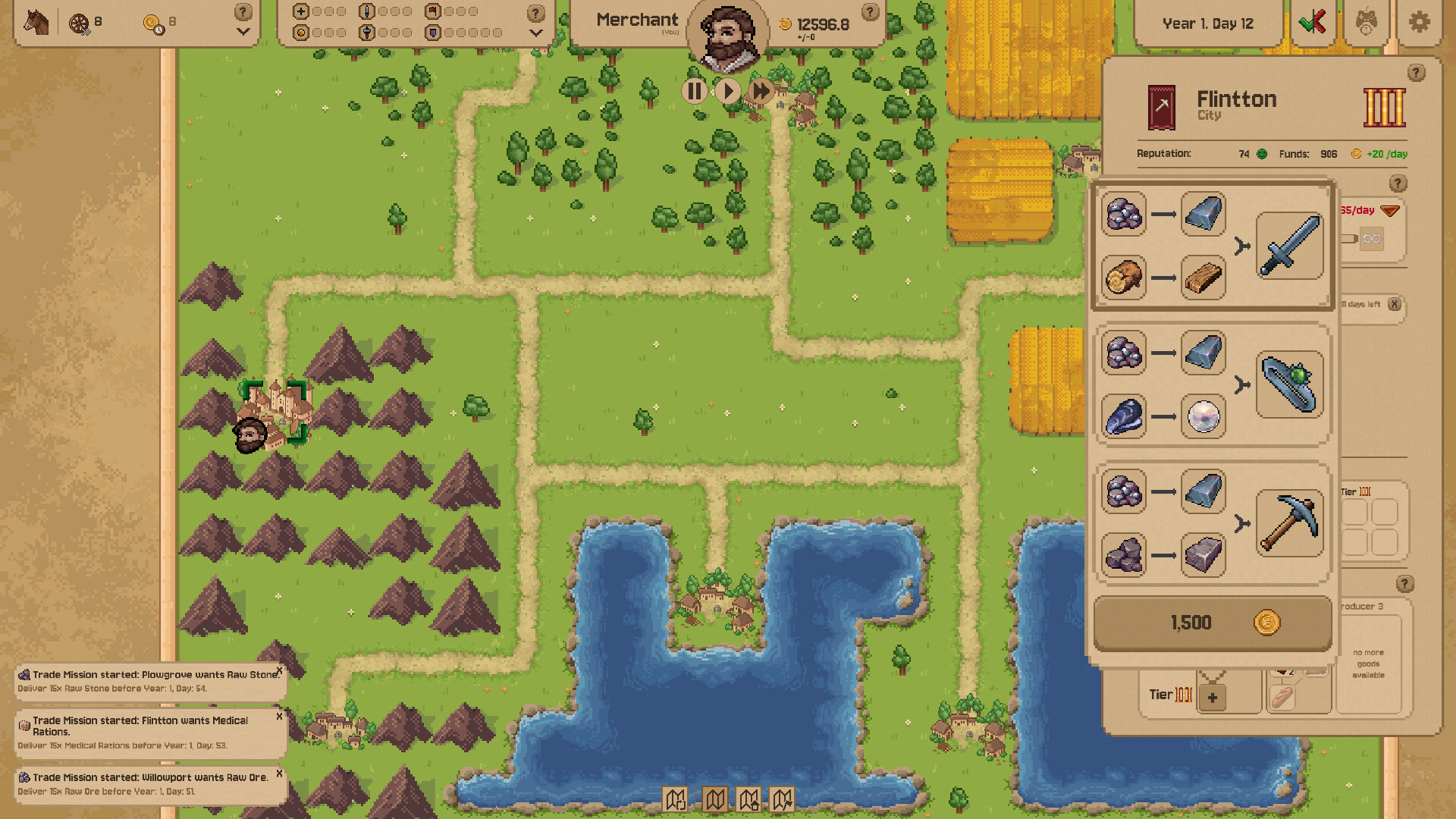The width and height of the screenshot is (1456, 819).
Task: Expand the stats panel with its chevron
Action: [536, 33]
